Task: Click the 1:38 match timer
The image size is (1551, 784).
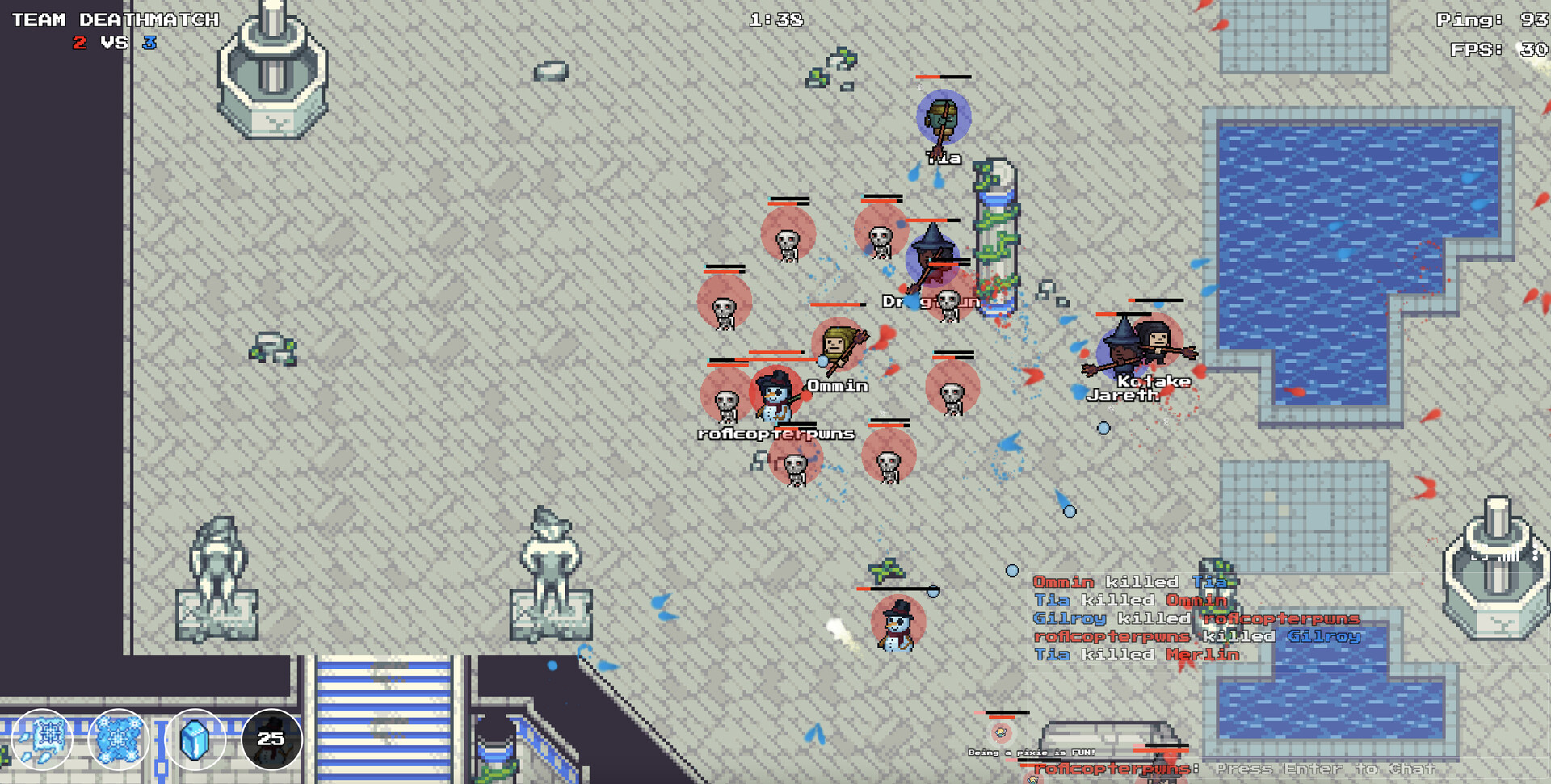Action: pos(775,20)
